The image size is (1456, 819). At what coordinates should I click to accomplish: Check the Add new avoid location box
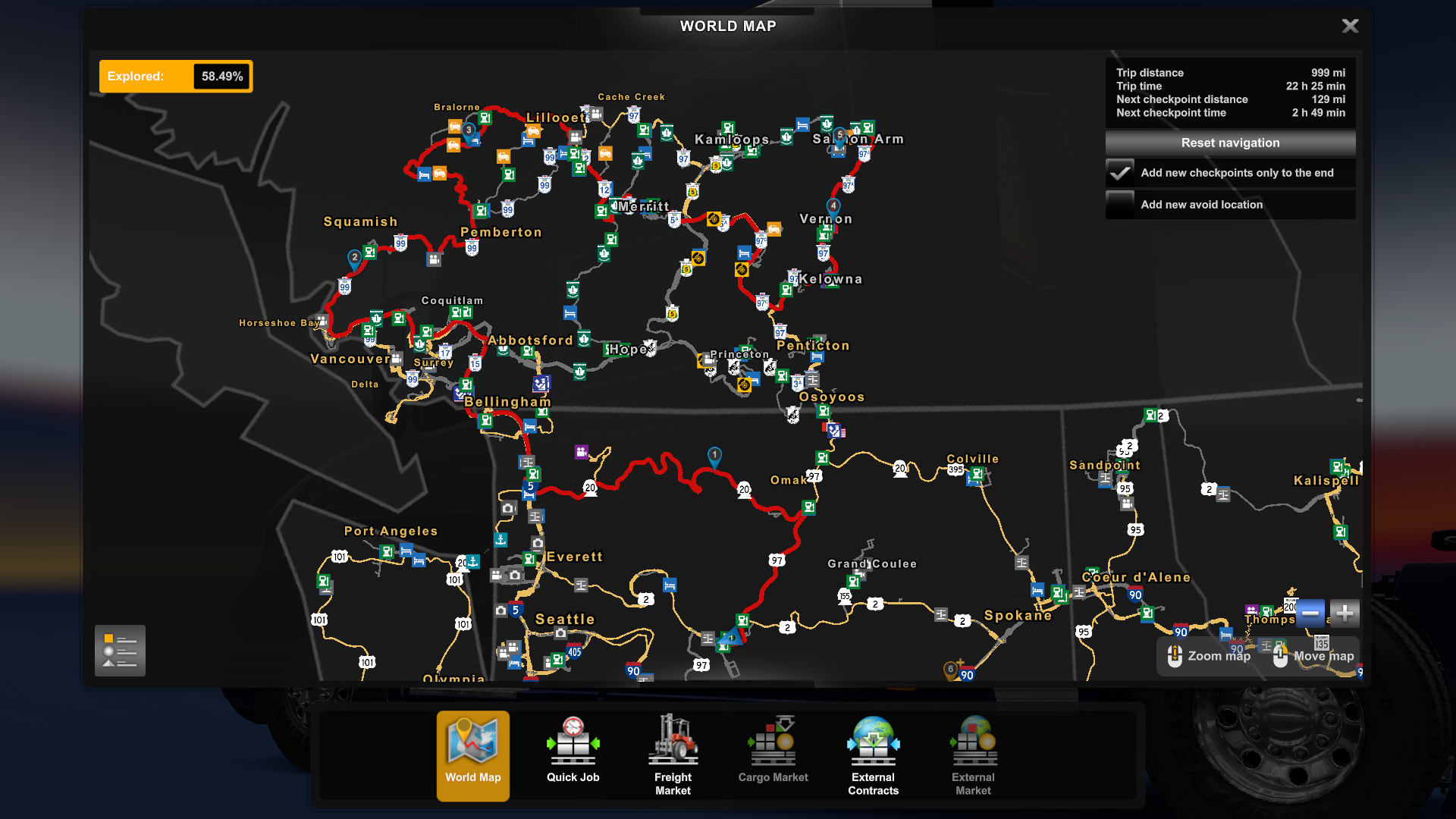(1120, 204)
